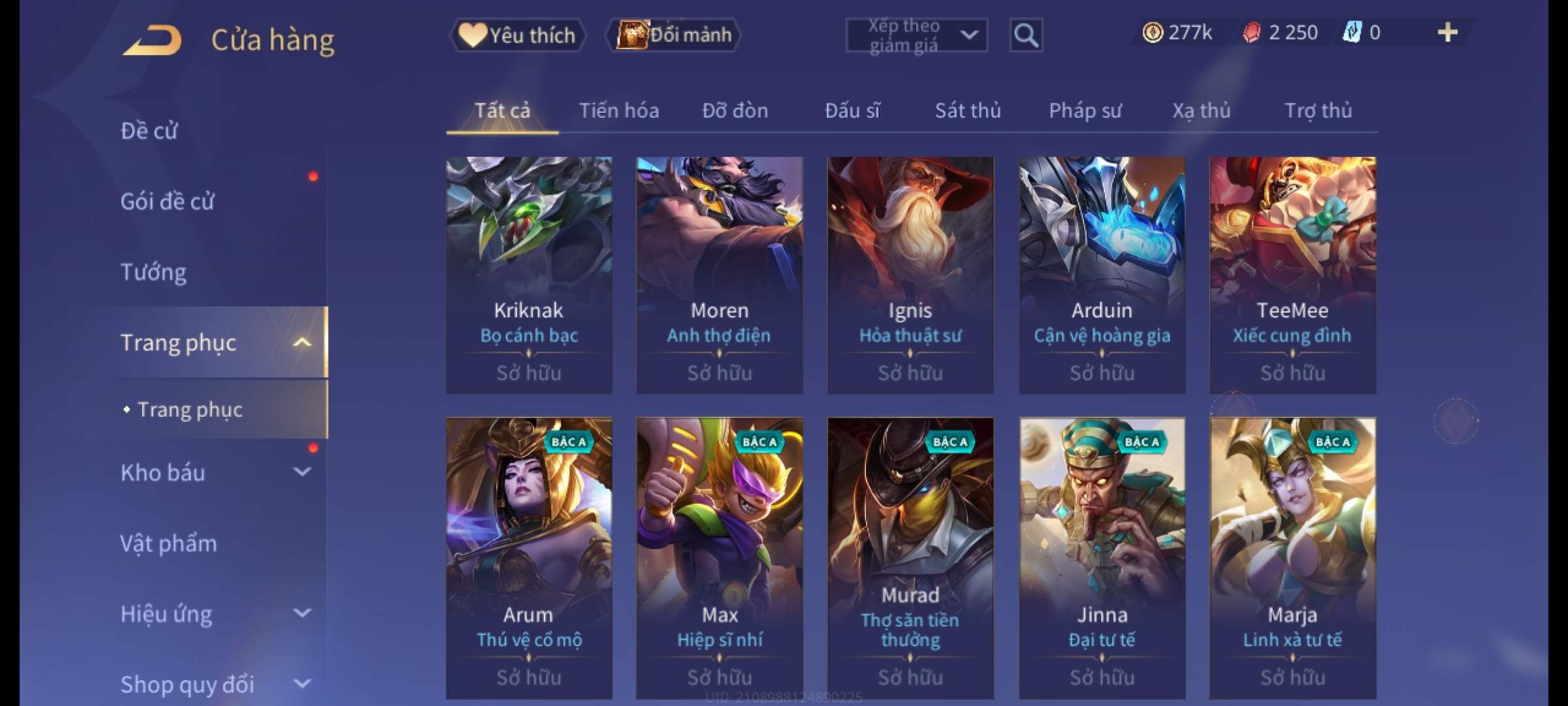1568x706 pixels.
Task: Select the Murad Thợ săn tiền thưởng skin
Action: tap(910, 558)
